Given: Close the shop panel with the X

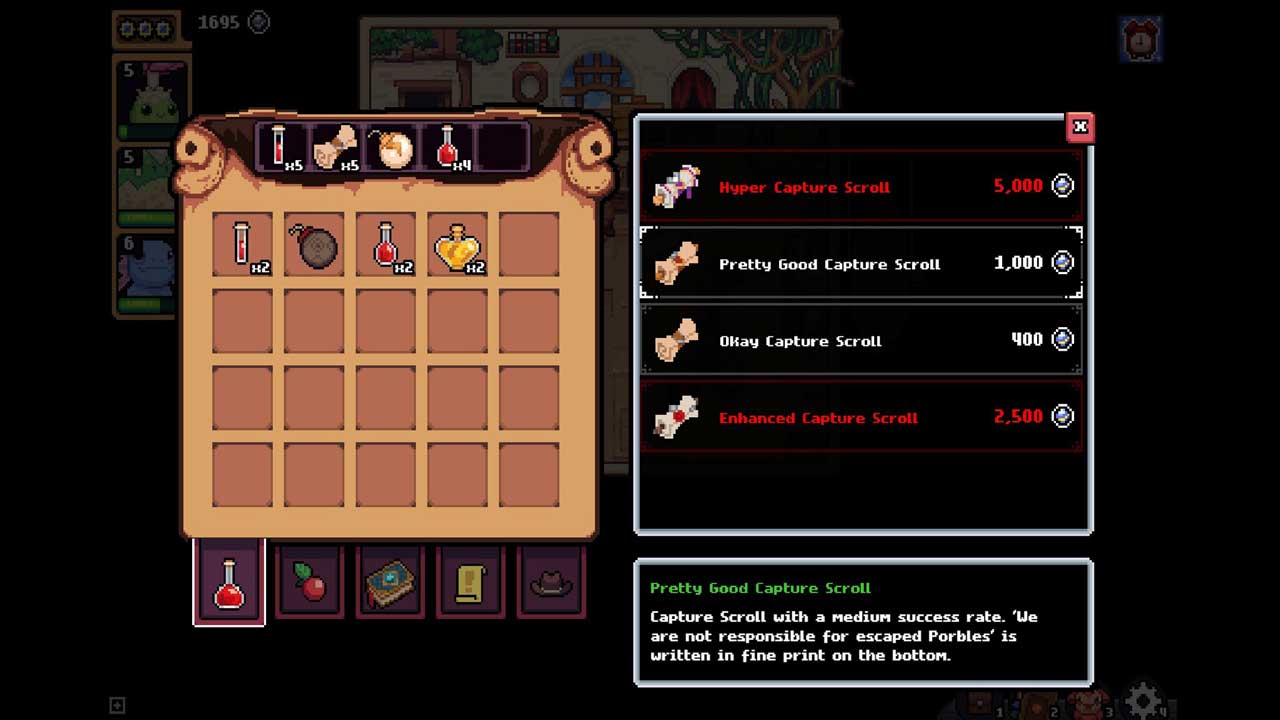Looking at the screenshot, I should point(1079,127).
